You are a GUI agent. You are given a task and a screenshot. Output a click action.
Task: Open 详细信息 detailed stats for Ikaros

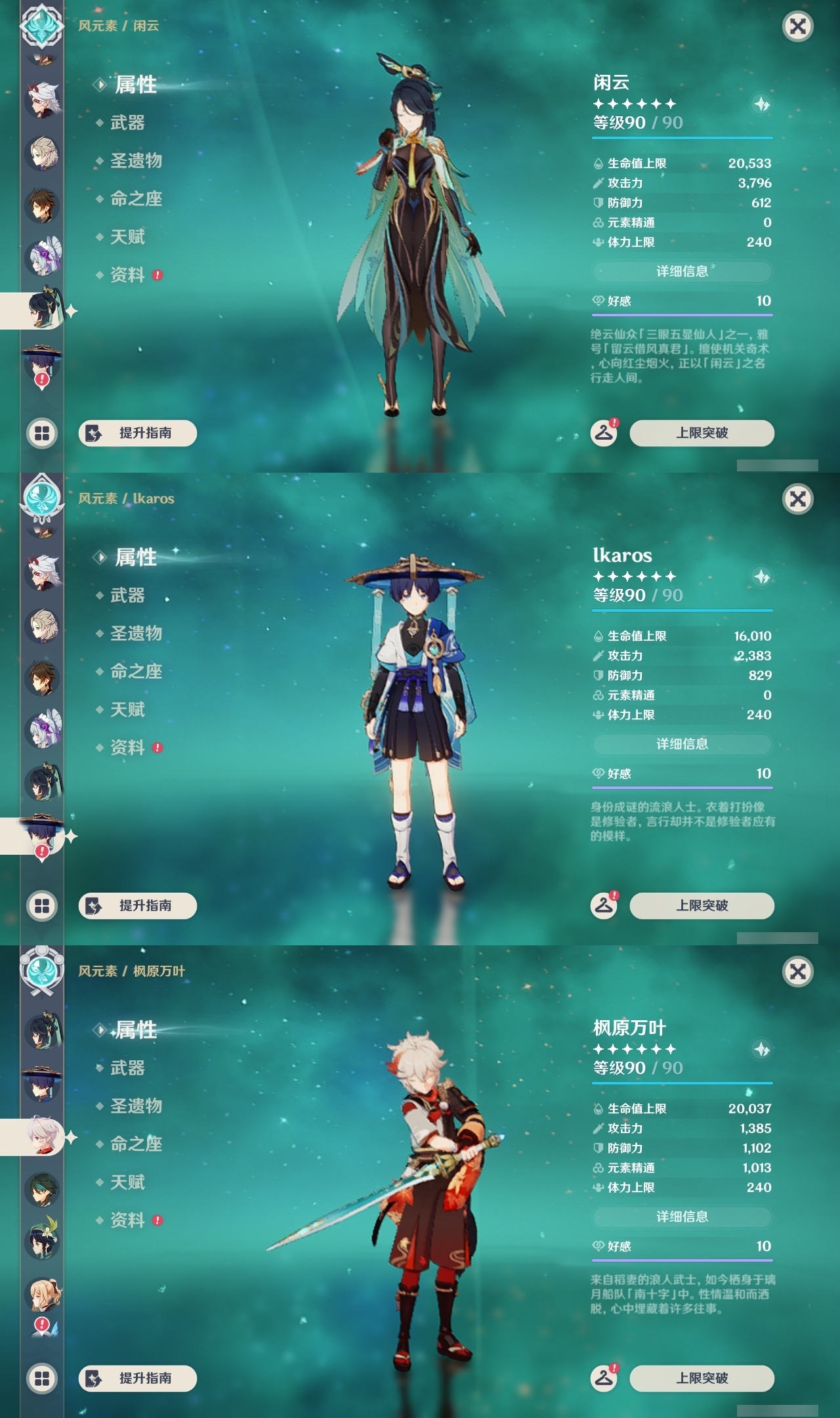tap(682, 744)
